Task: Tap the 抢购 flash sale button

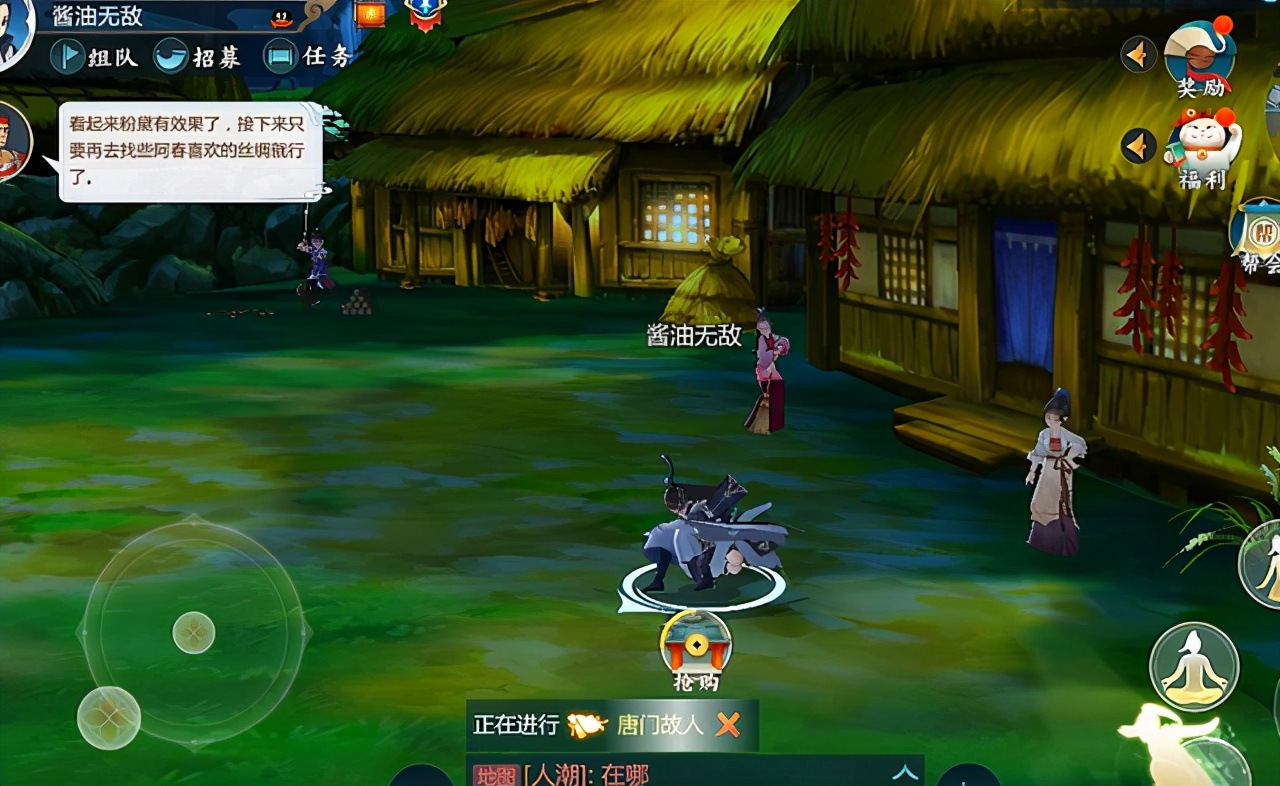Action: coord(696,650)
